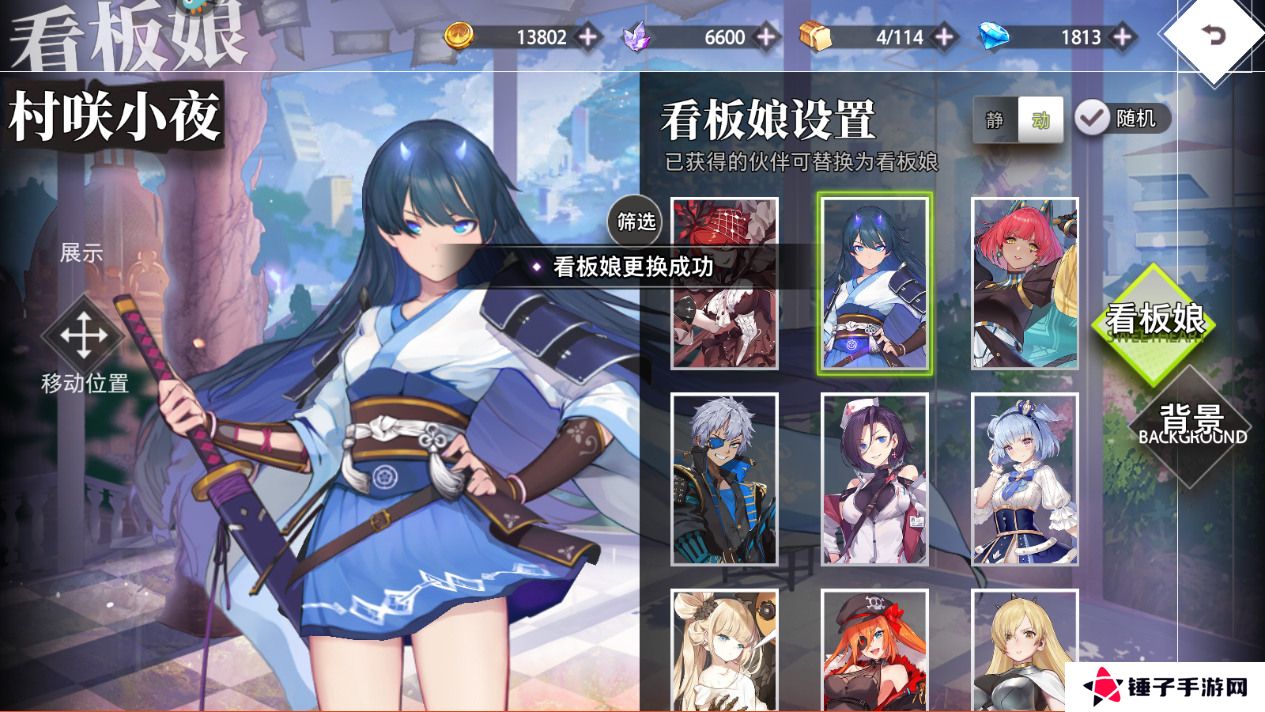Open the 筛选 filter
1265x712 pixels.
636,221
